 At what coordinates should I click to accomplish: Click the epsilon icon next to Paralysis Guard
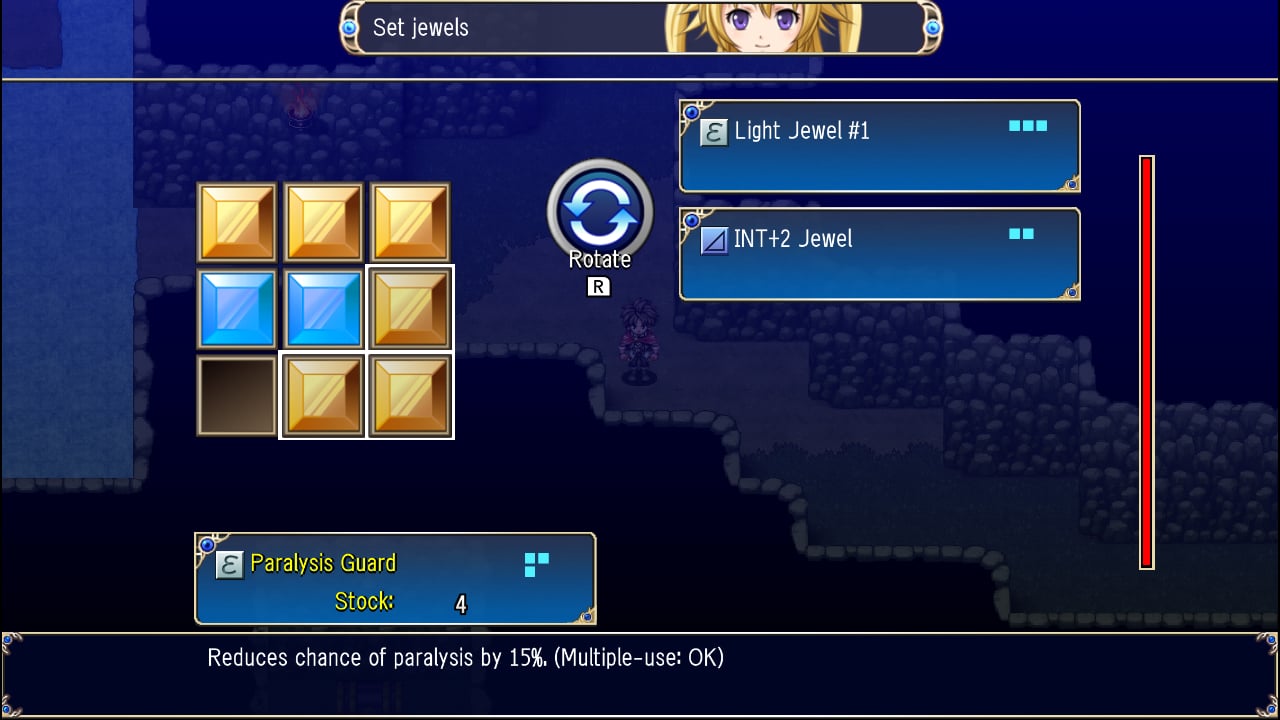coord(228,563)
